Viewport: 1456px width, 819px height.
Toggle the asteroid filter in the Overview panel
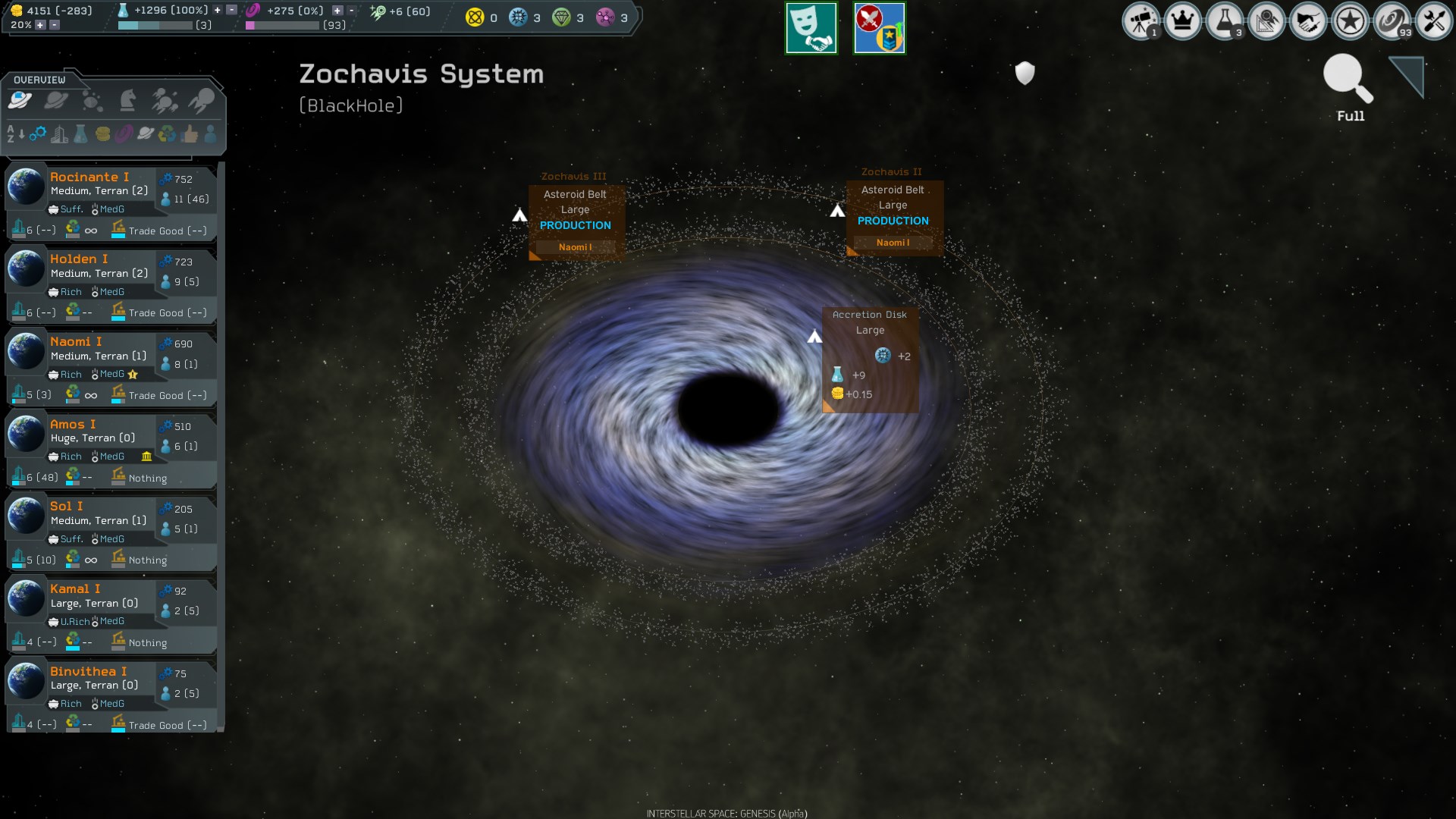93,100
